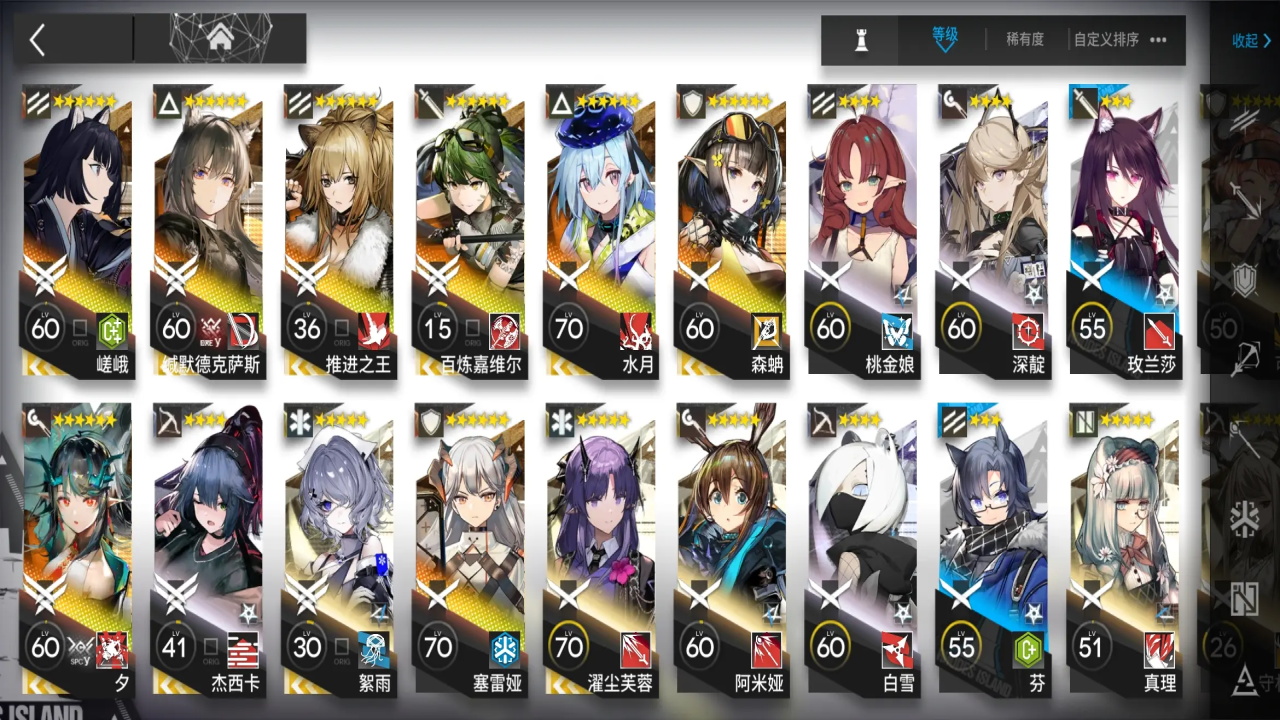Toggle the chess-piece class filter icon
Image resolution: width=1280 pixels, height=720 pixels.
pos(861,40)
